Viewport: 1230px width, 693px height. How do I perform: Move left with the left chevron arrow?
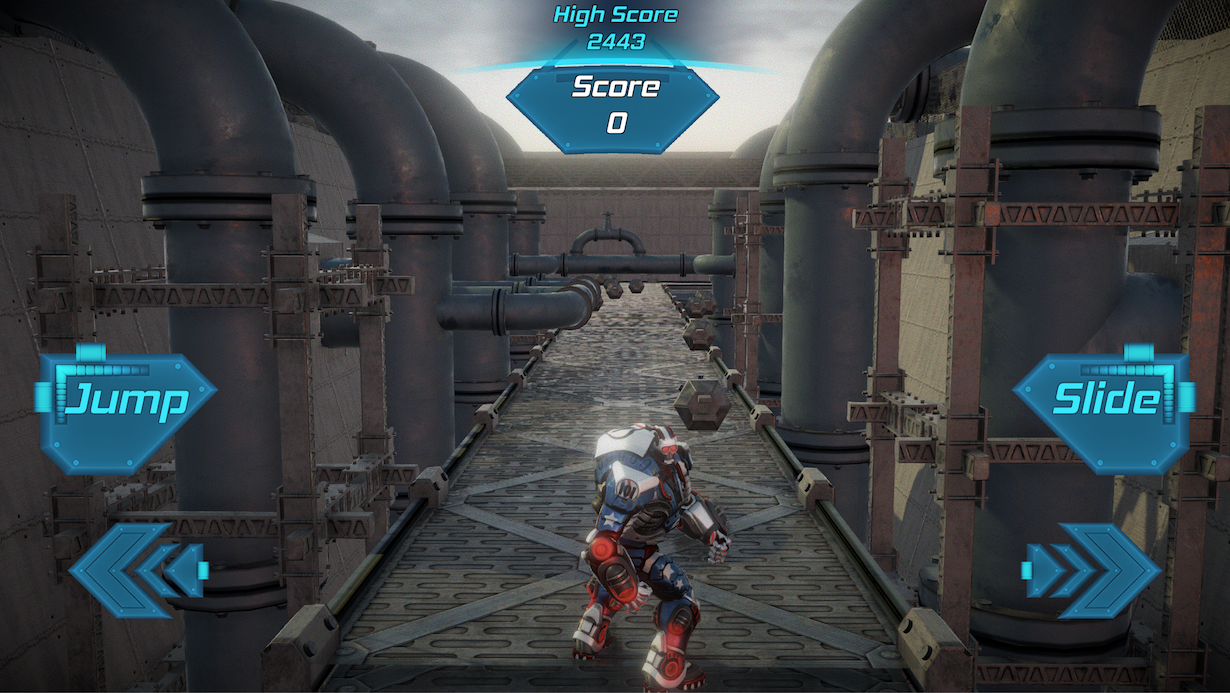[x=136, y=567]
